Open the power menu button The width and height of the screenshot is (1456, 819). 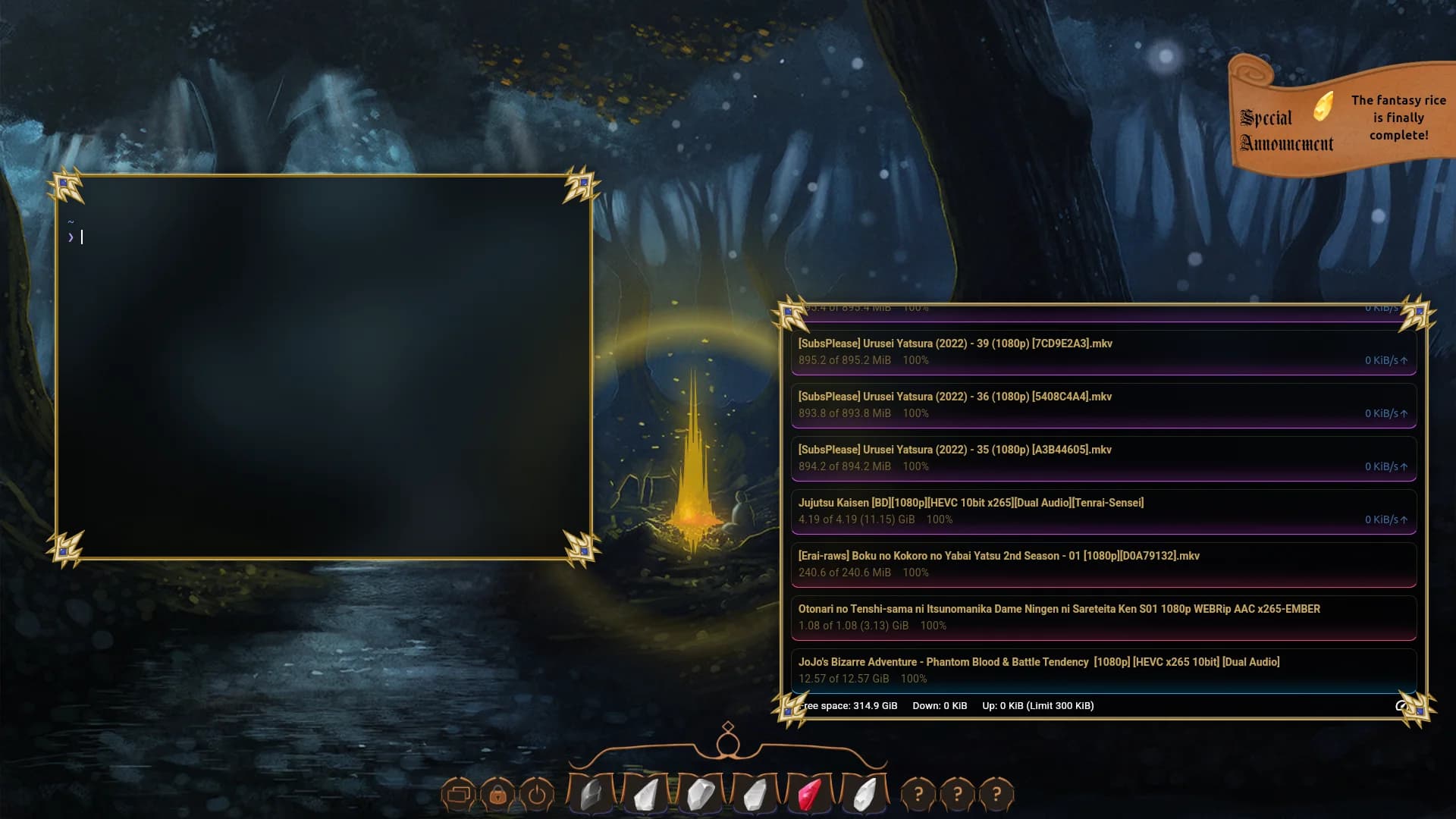click(x=537, y=794)
